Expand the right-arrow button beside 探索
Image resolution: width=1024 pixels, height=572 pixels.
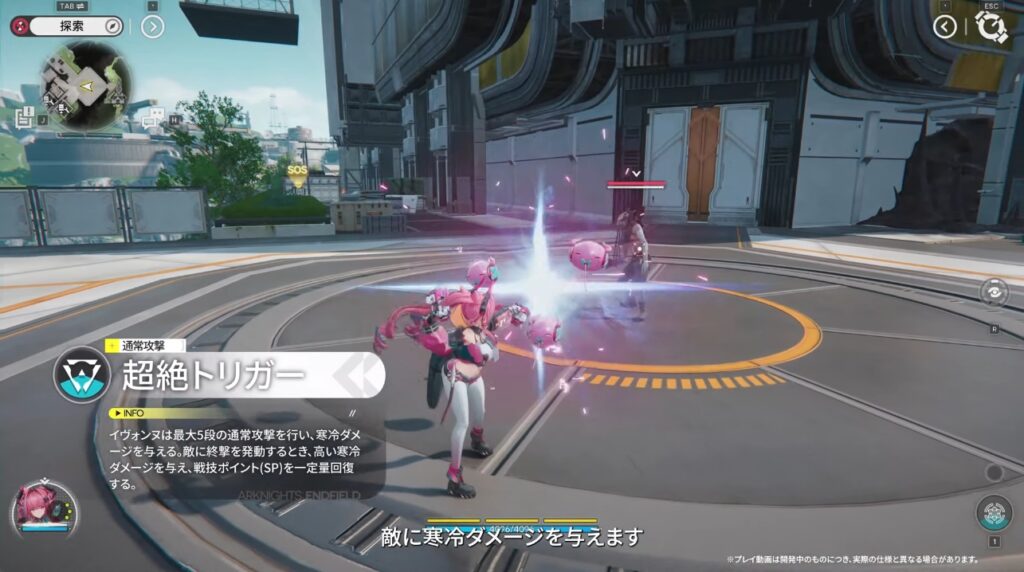click(152, 27)
